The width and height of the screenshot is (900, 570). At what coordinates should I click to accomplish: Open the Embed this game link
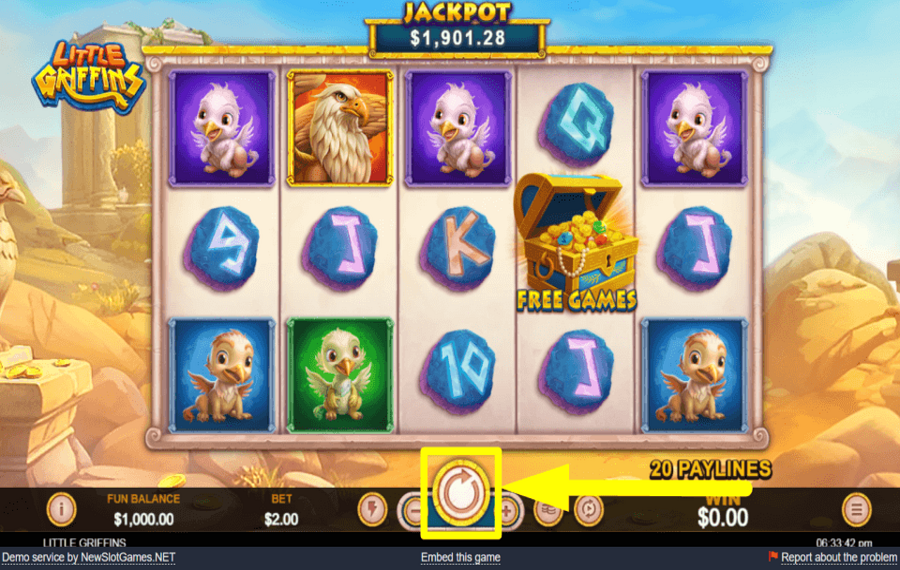coord(460,557)
